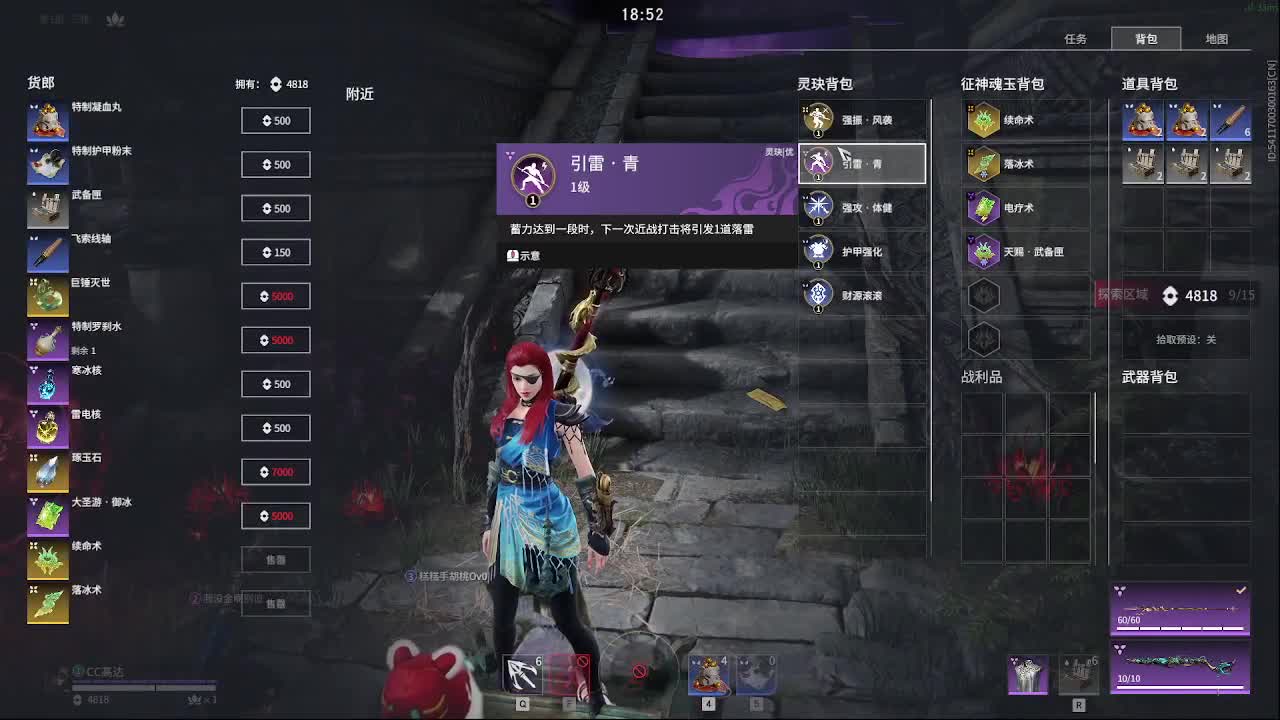Click 续命术 in the 征神魂玉背包 panel
1280x720 pixels.
click(x=983, y=119)
